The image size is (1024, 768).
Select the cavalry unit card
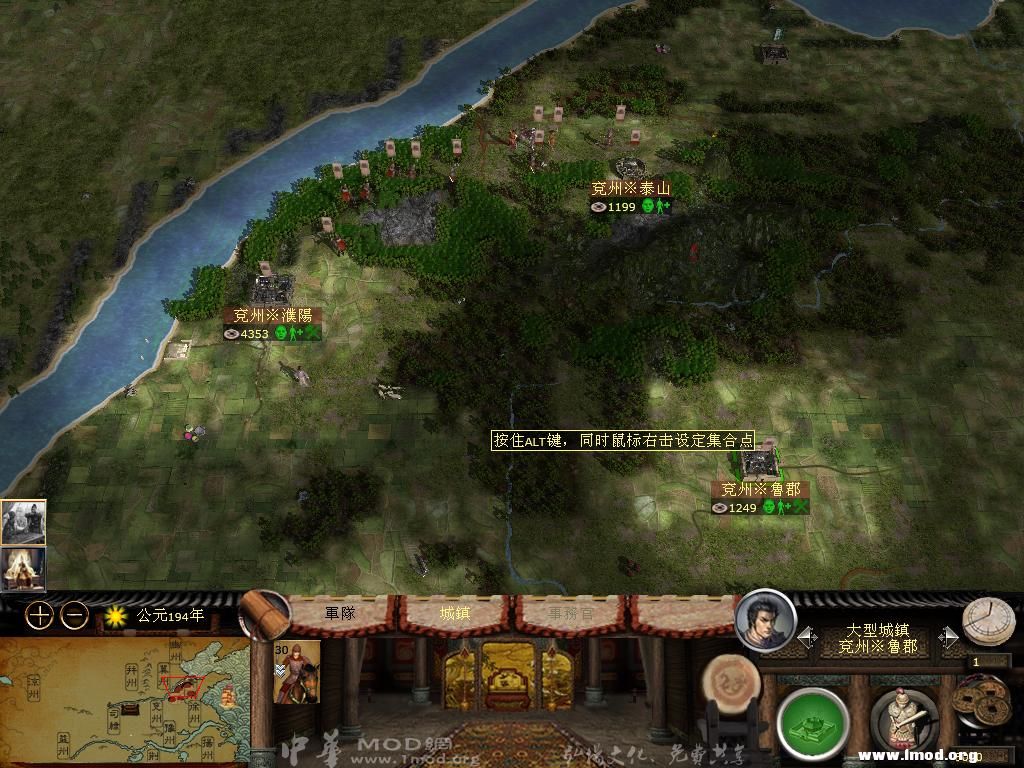click(x=296, y=671)
